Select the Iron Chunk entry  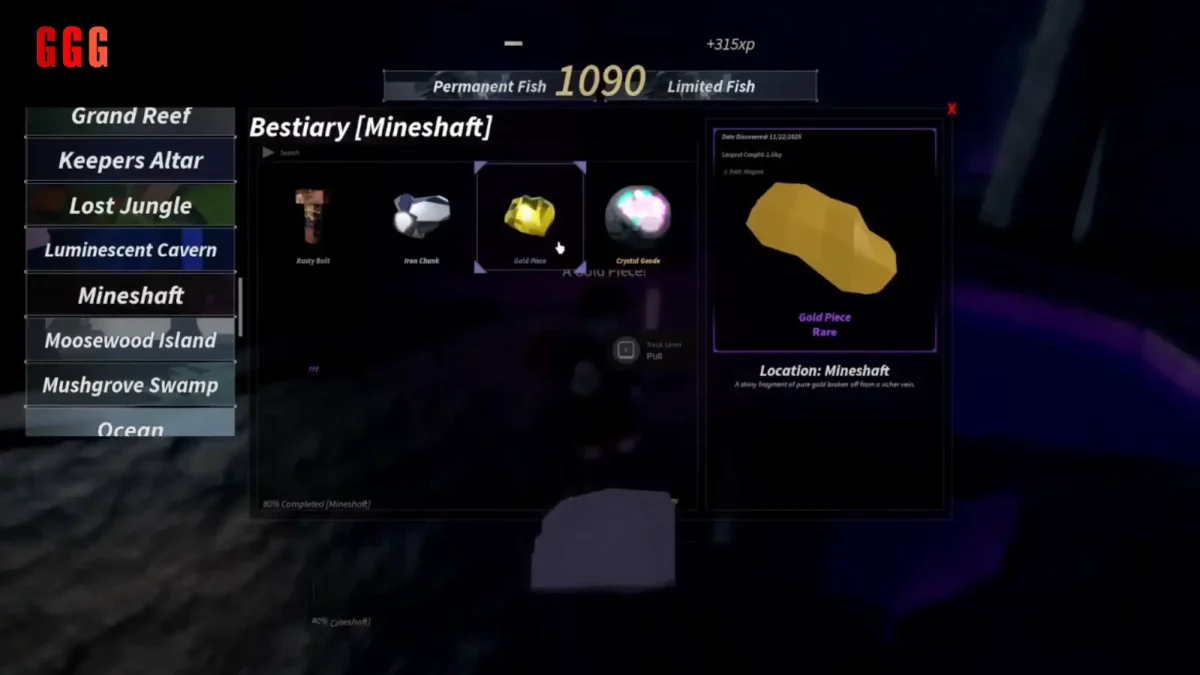tap(421, 219)
